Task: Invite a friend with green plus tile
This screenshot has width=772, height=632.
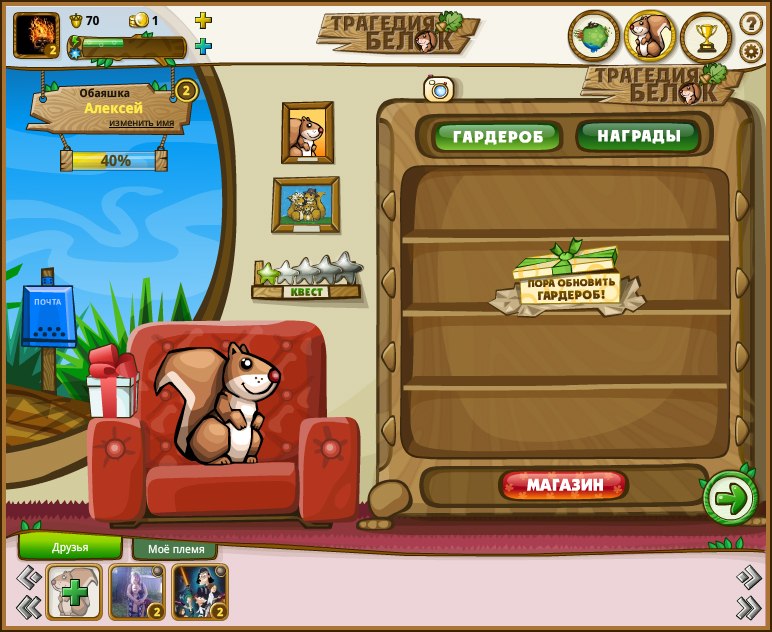Action: (74, 591)
